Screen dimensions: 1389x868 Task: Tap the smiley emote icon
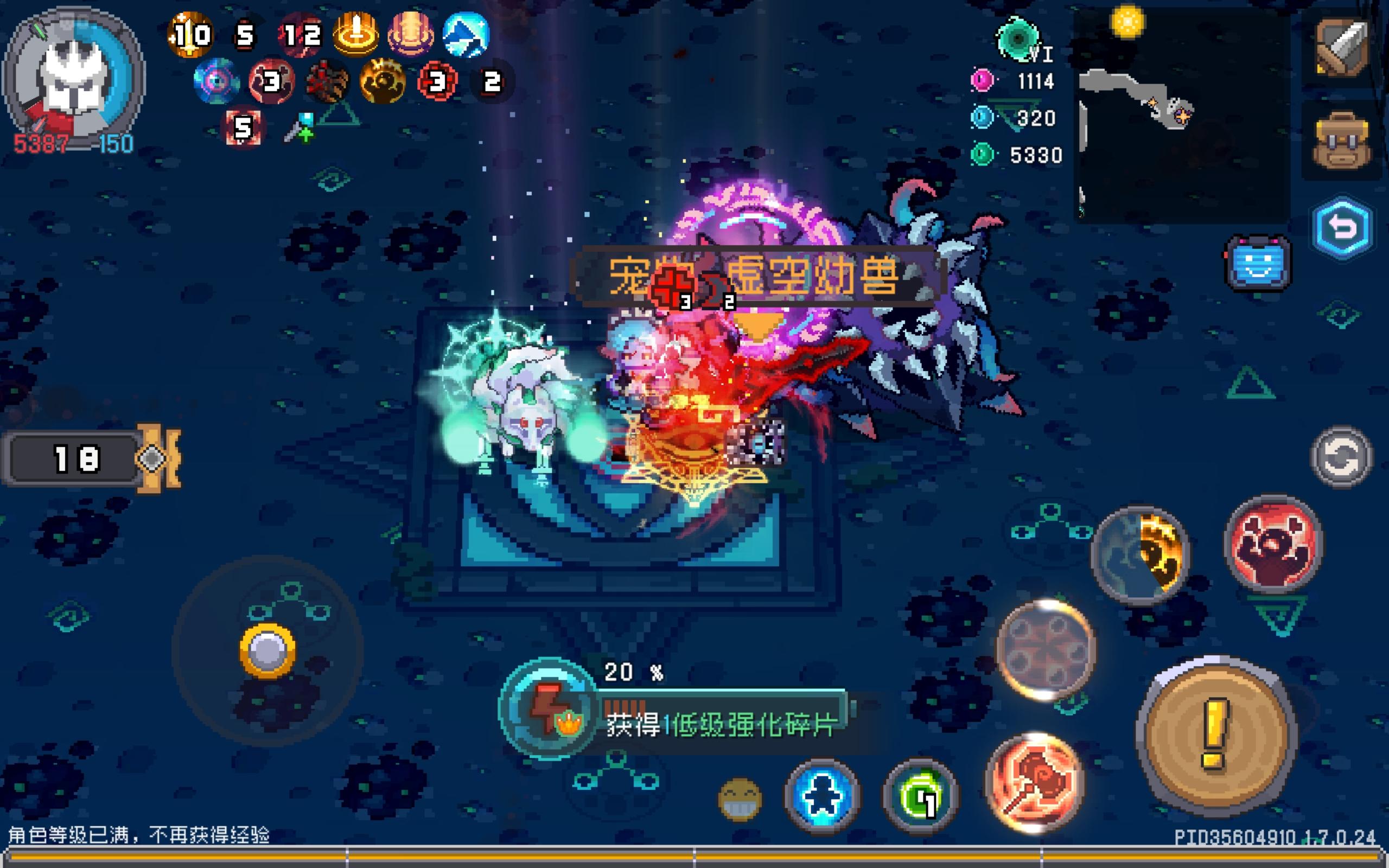[x=741, y=801]
